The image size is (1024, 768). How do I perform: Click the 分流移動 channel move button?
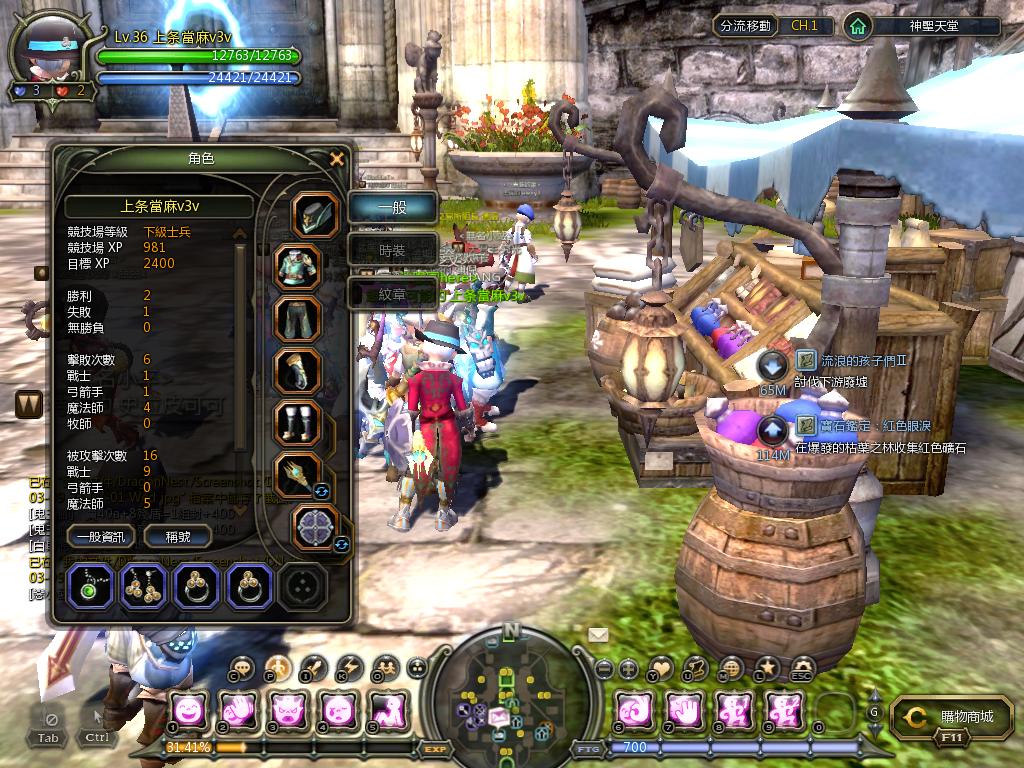[x=745, y=26]
